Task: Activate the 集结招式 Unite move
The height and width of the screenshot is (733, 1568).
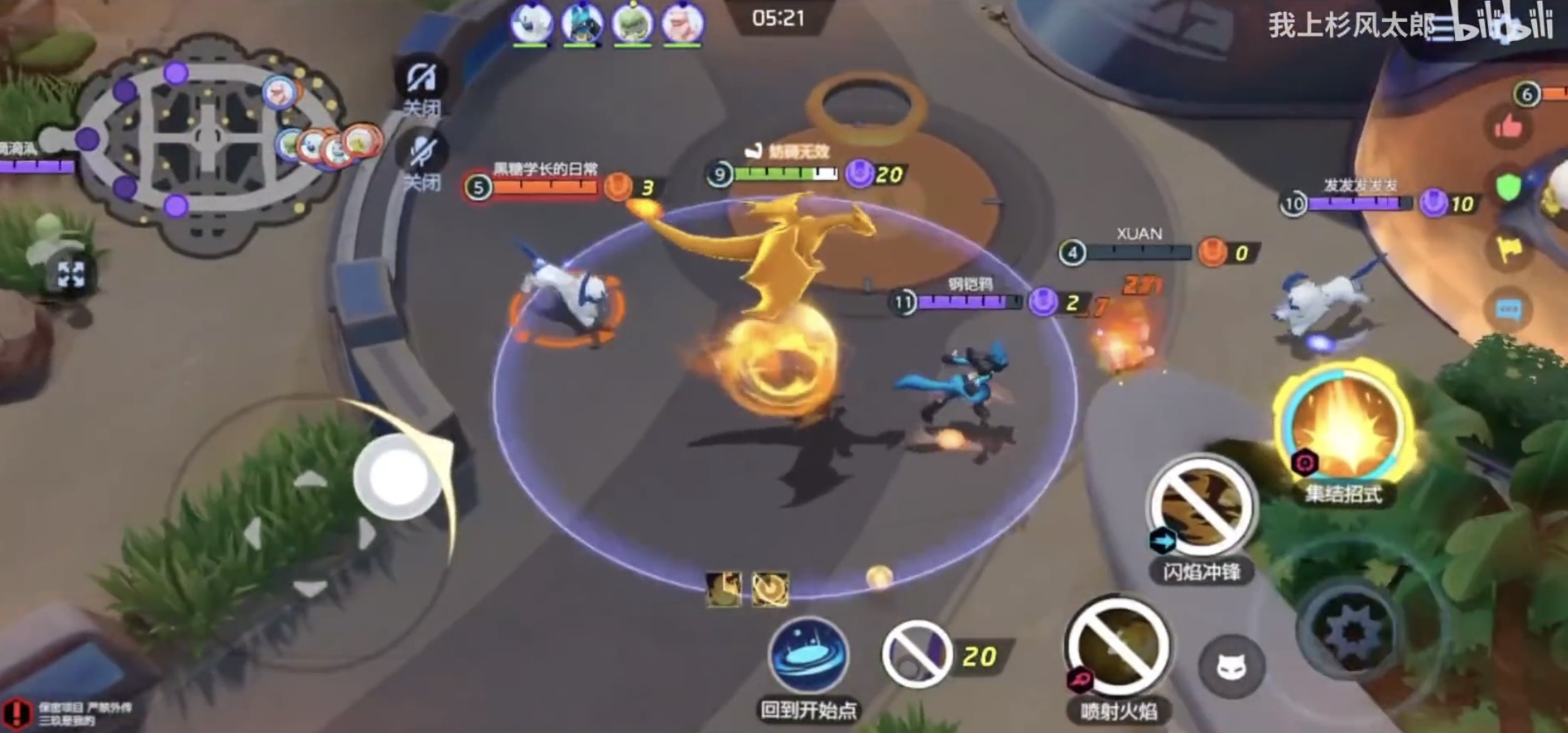Action: (x=1344, y=427)
